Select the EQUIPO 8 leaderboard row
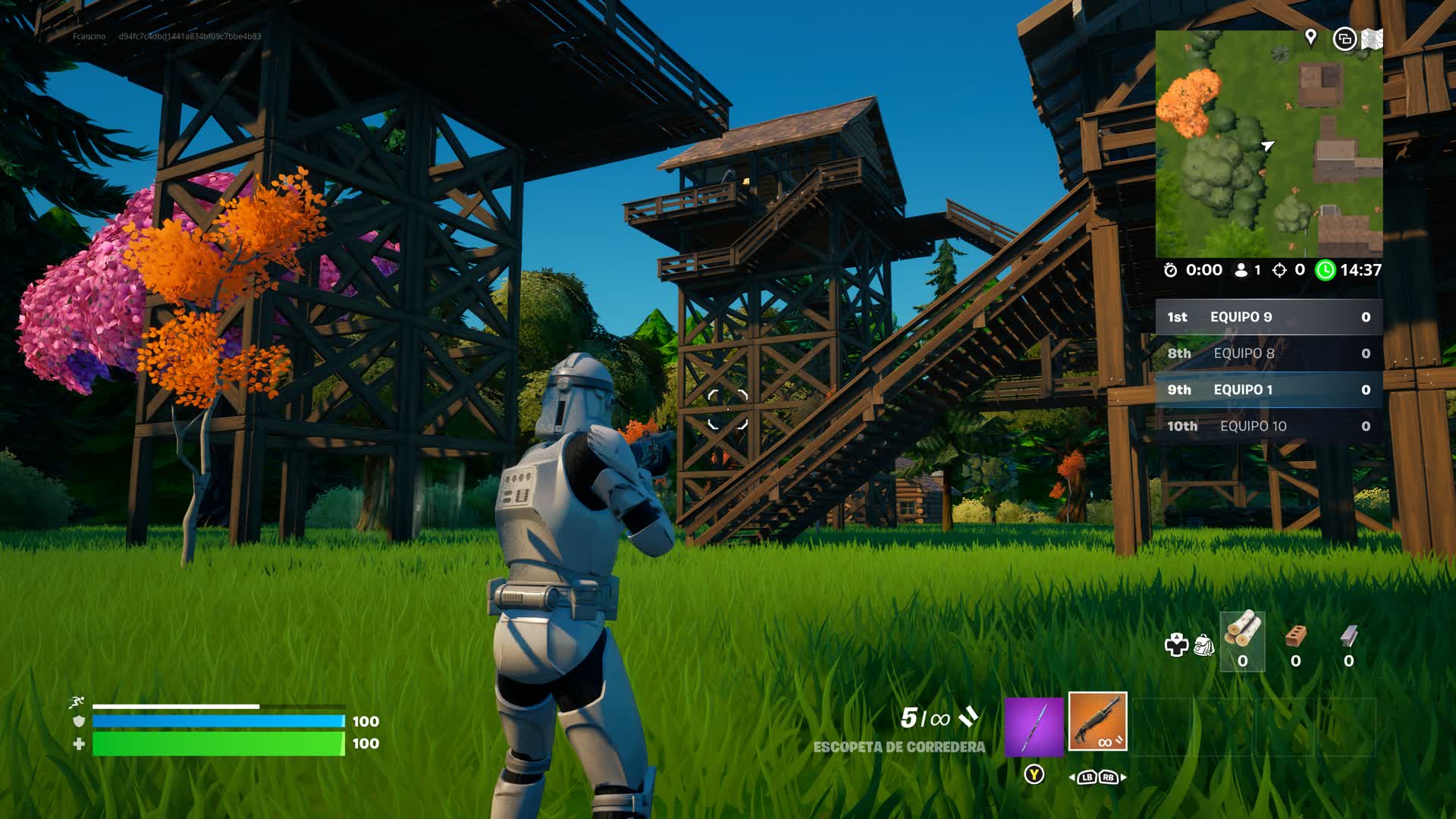Viewport: 1456px width, 819px height. (1269, 353)
